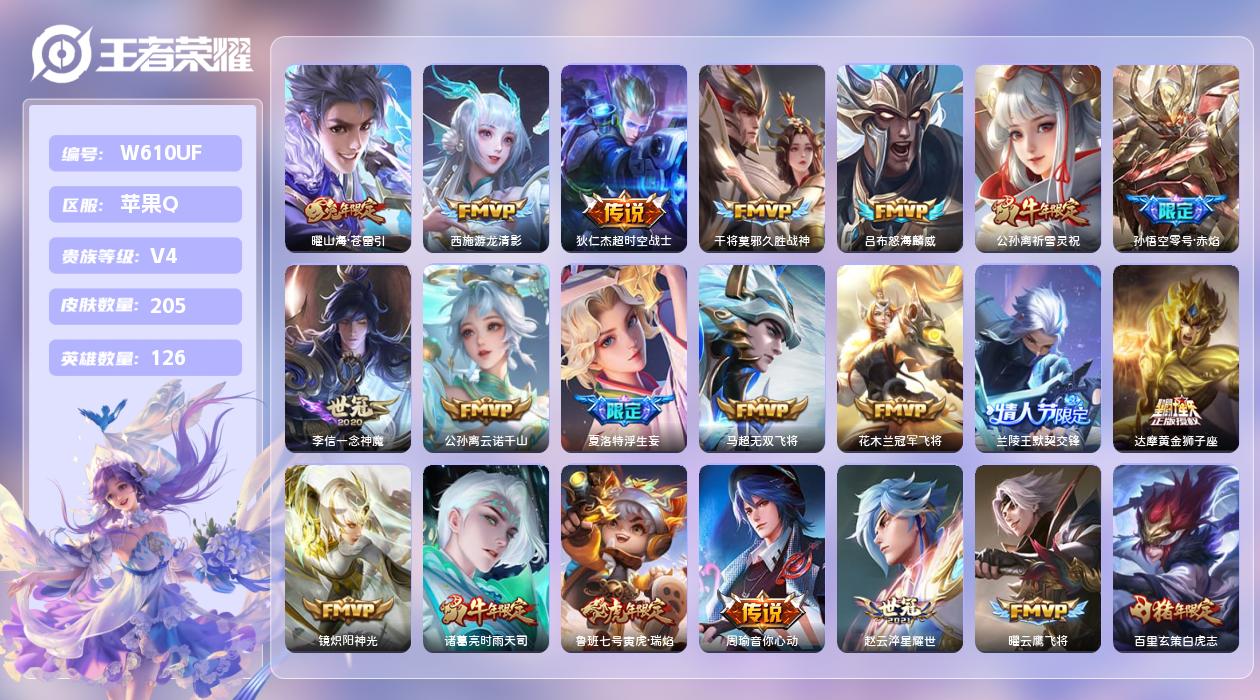Choose the 诸葛亮时雨天司 skin card
The height and width of the screenshot is (700, 1260).
(x=486, y=558)
